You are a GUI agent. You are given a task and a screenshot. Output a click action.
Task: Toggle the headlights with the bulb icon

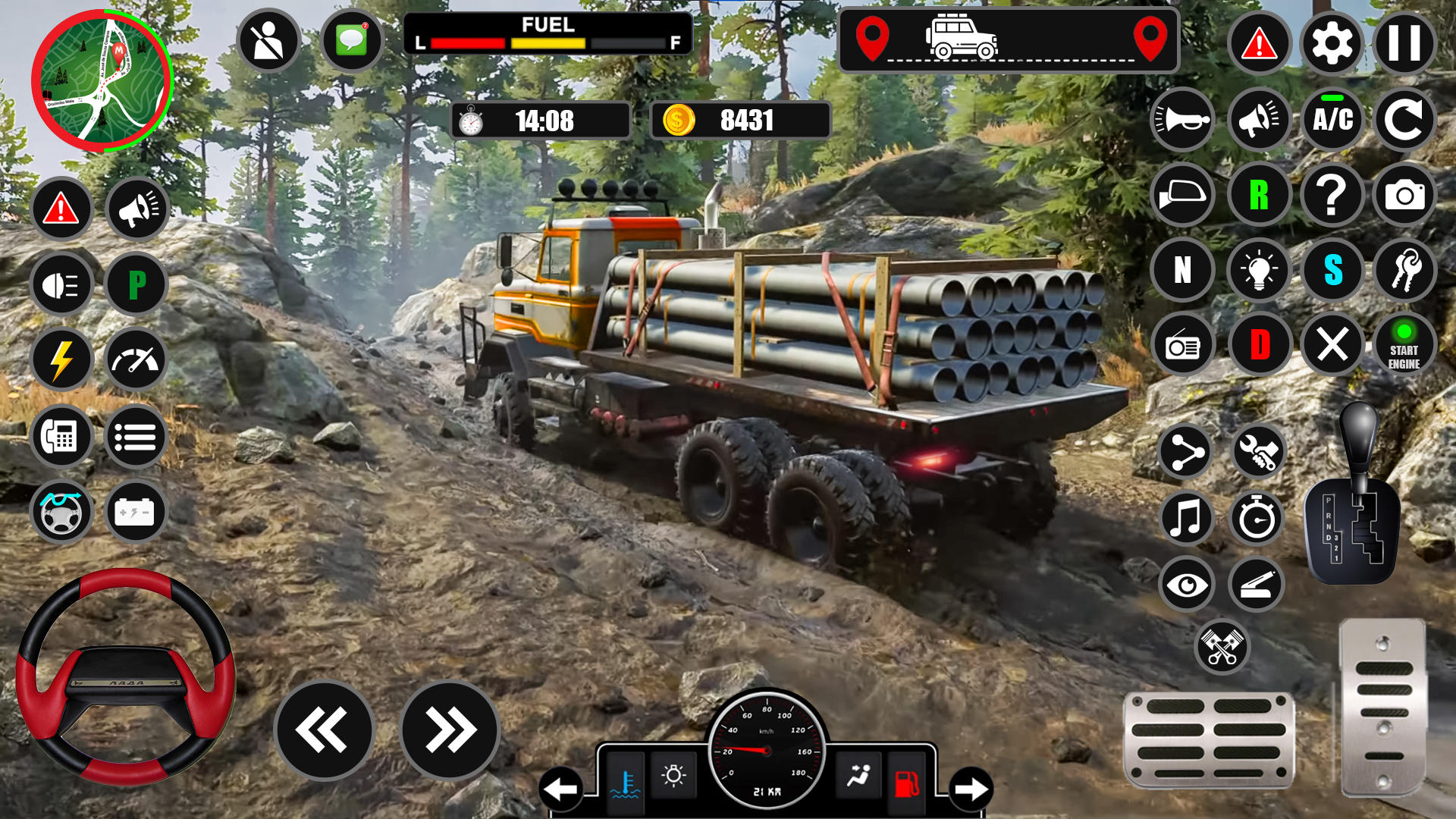1258,271
